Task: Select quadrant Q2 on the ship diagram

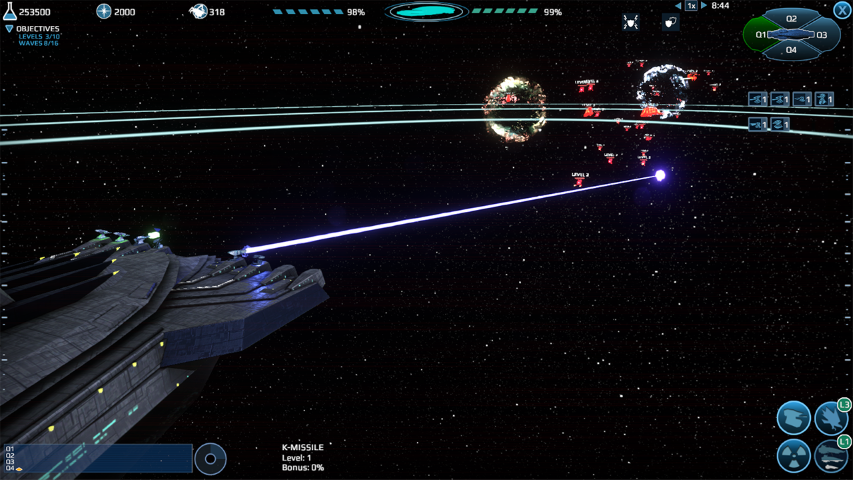Action: tap(791, 19)
